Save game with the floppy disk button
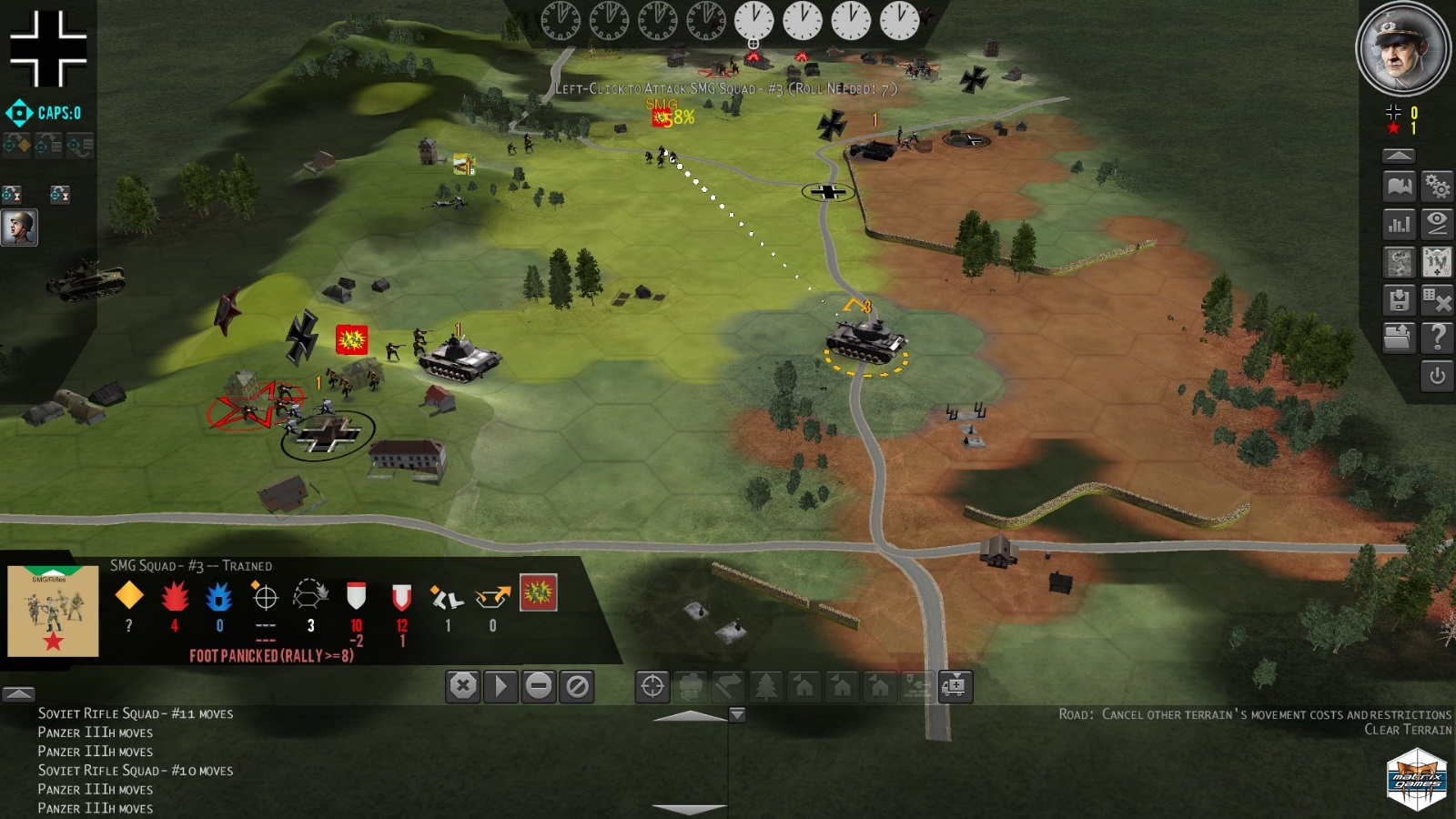 tap(1400, 299)
